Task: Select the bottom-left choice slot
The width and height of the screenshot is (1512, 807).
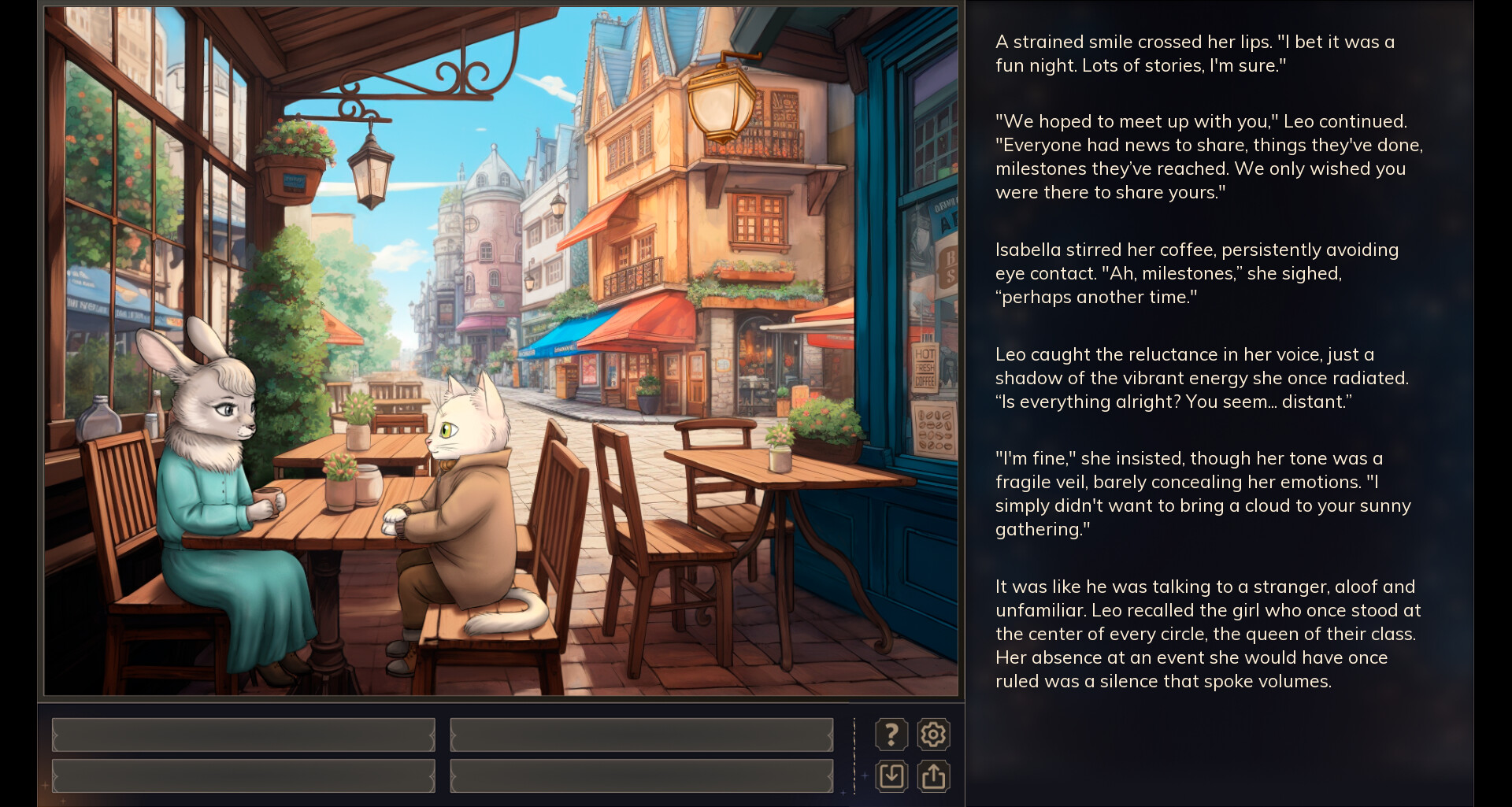Action: click(x=243, y=776)
